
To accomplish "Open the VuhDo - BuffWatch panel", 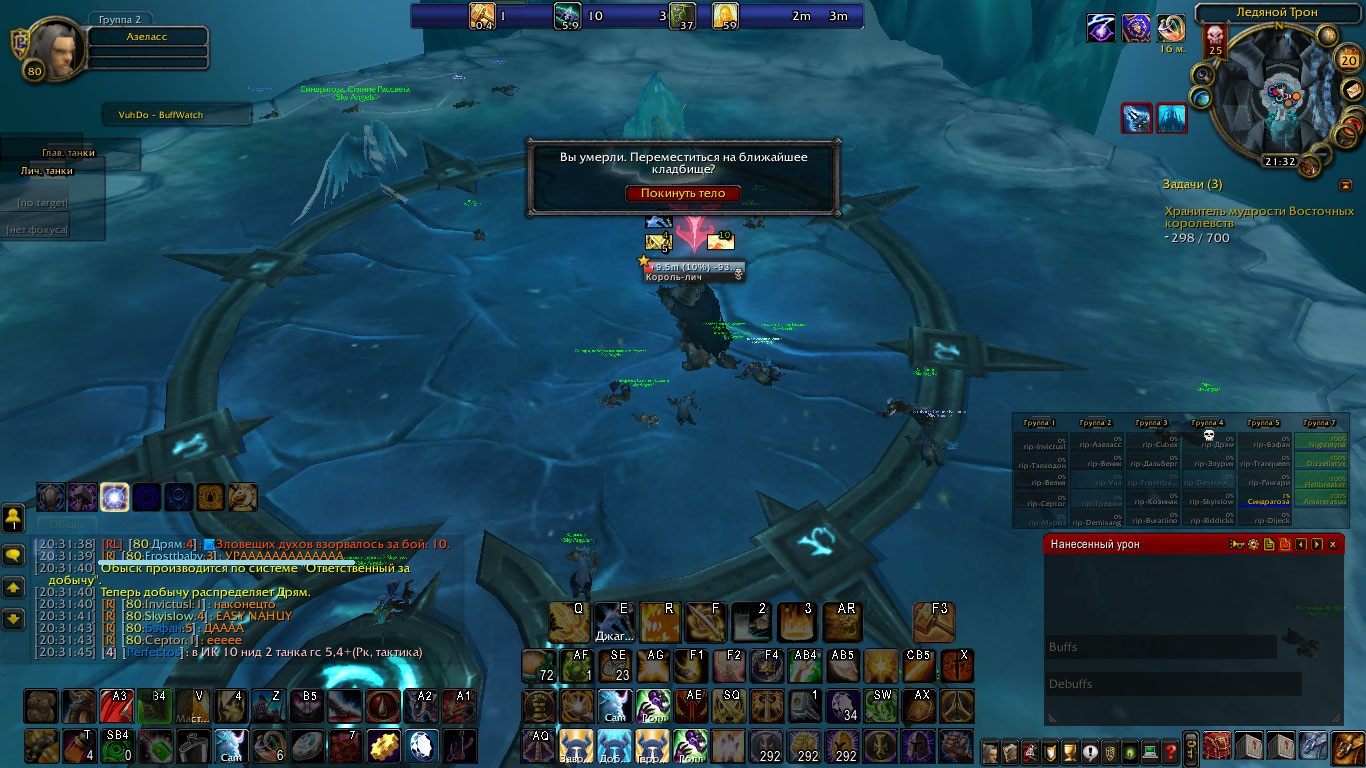I will click(176, 115).
